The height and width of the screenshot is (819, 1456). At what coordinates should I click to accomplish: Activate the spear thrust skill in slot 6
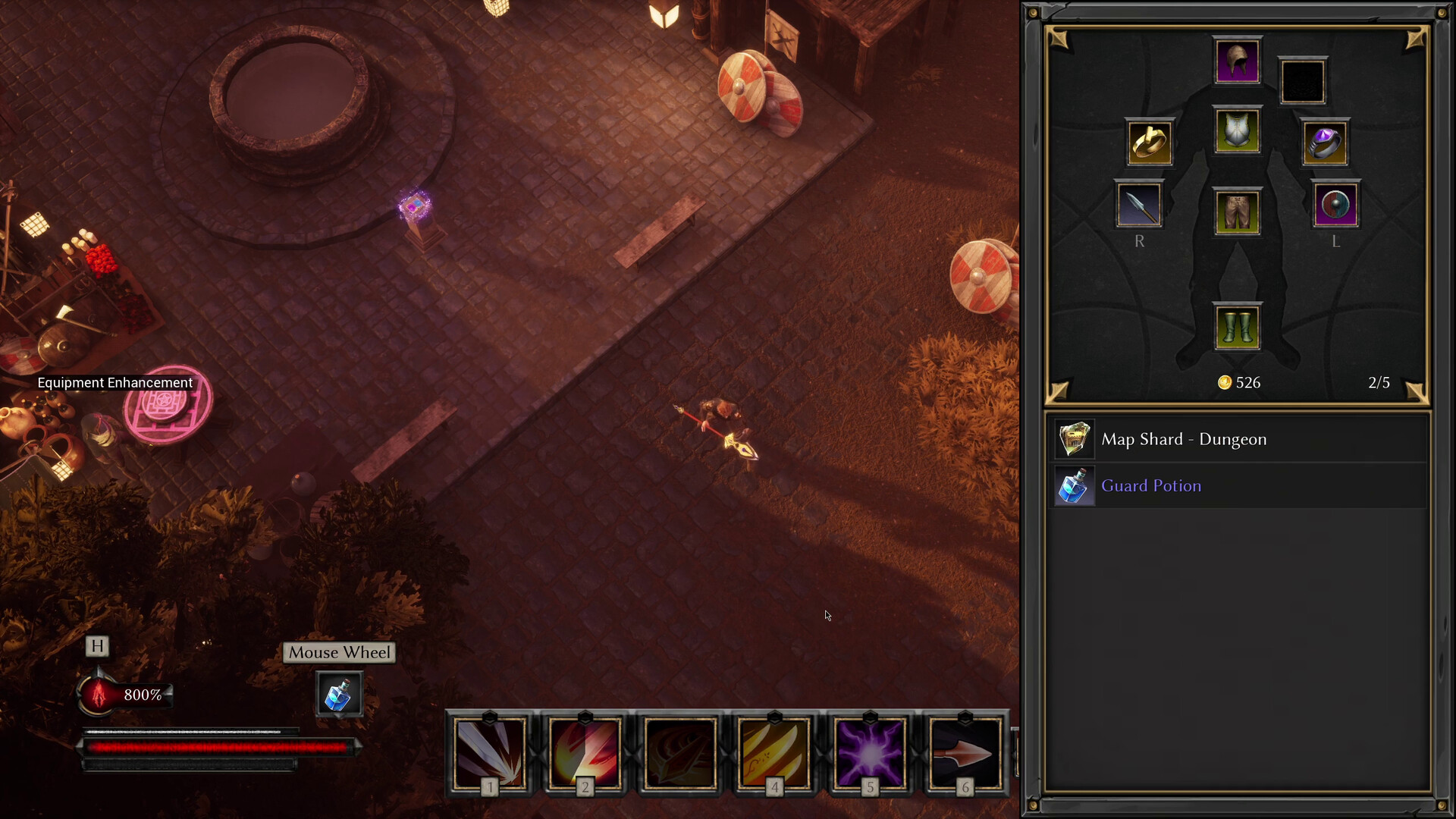965,752
